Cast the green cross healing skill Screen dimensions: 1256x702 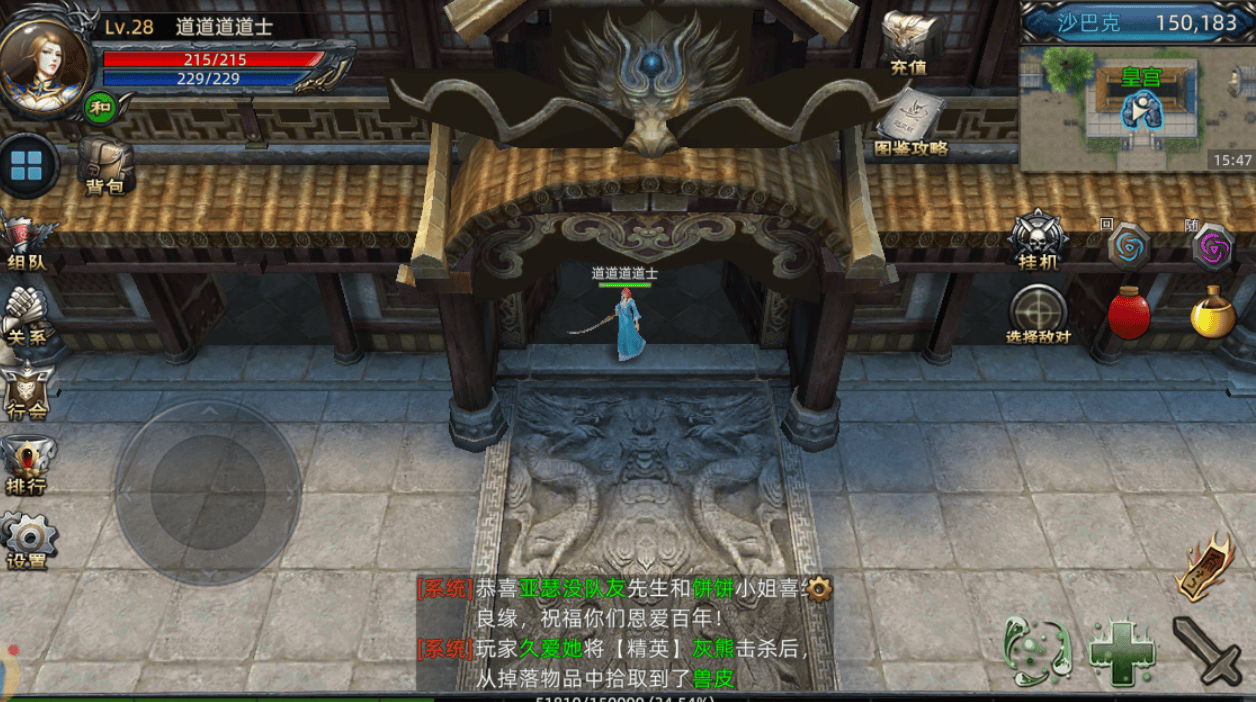tap(1122, 653)
